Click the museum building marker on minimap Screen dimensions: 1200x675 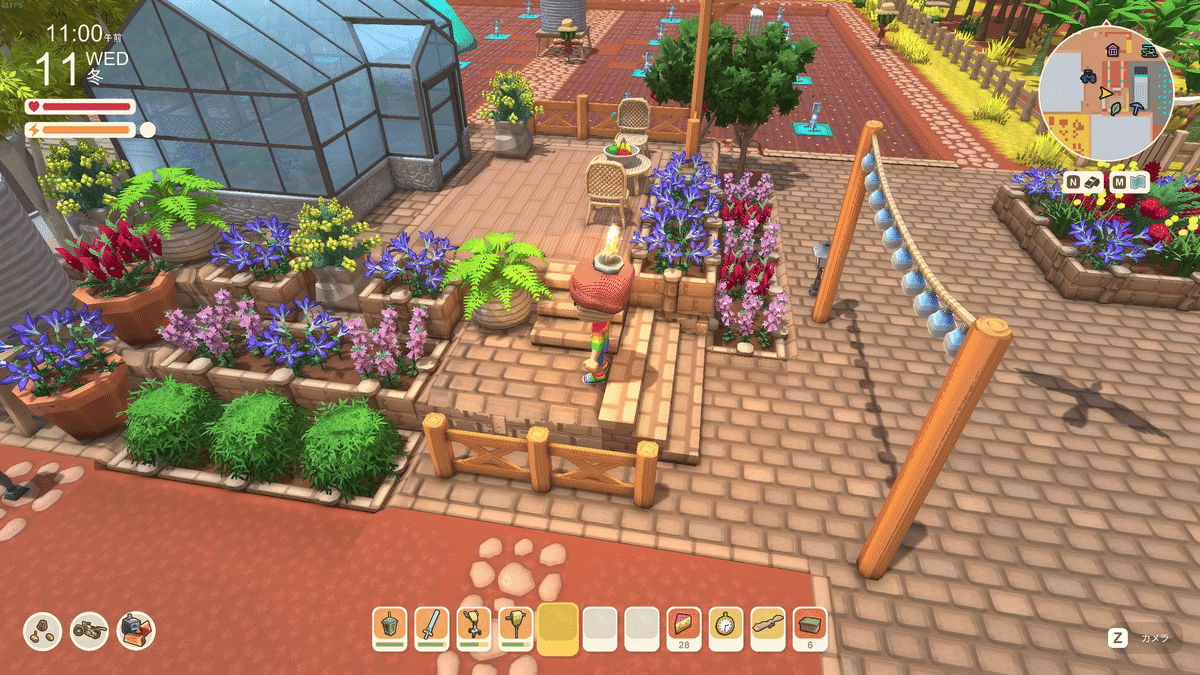1112,50
